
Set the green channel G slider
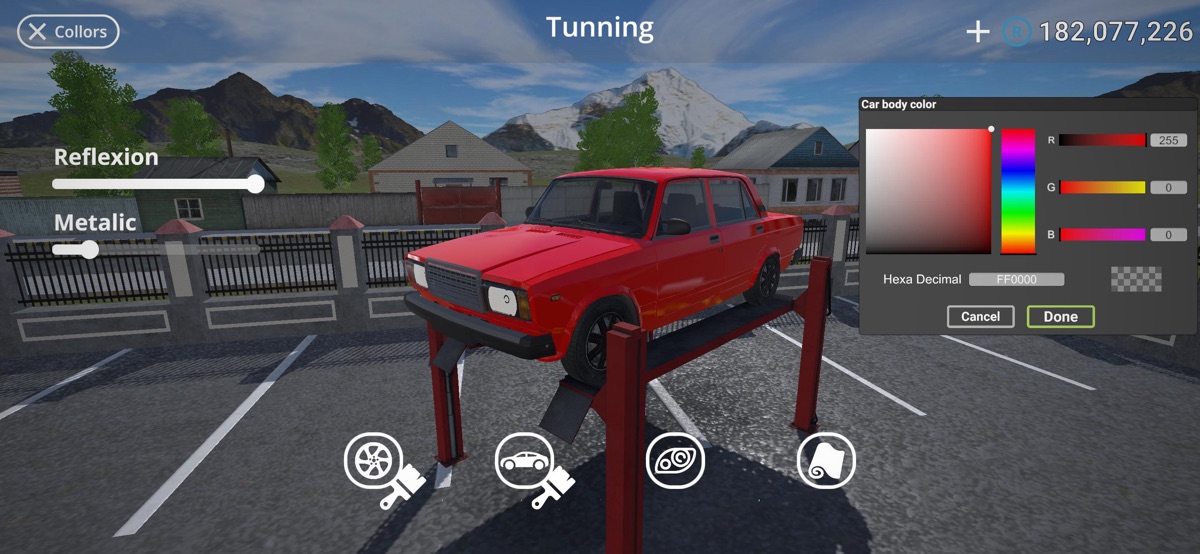point(1102,188)
